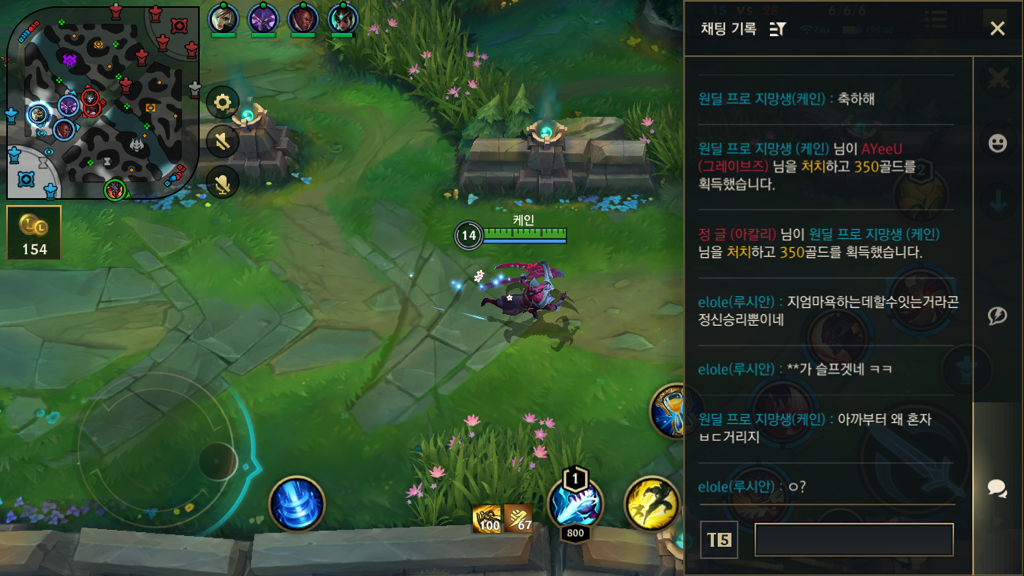Select the first ally portrait at the top
Screen dimensions: 1024x576
[x=223, y=18]
